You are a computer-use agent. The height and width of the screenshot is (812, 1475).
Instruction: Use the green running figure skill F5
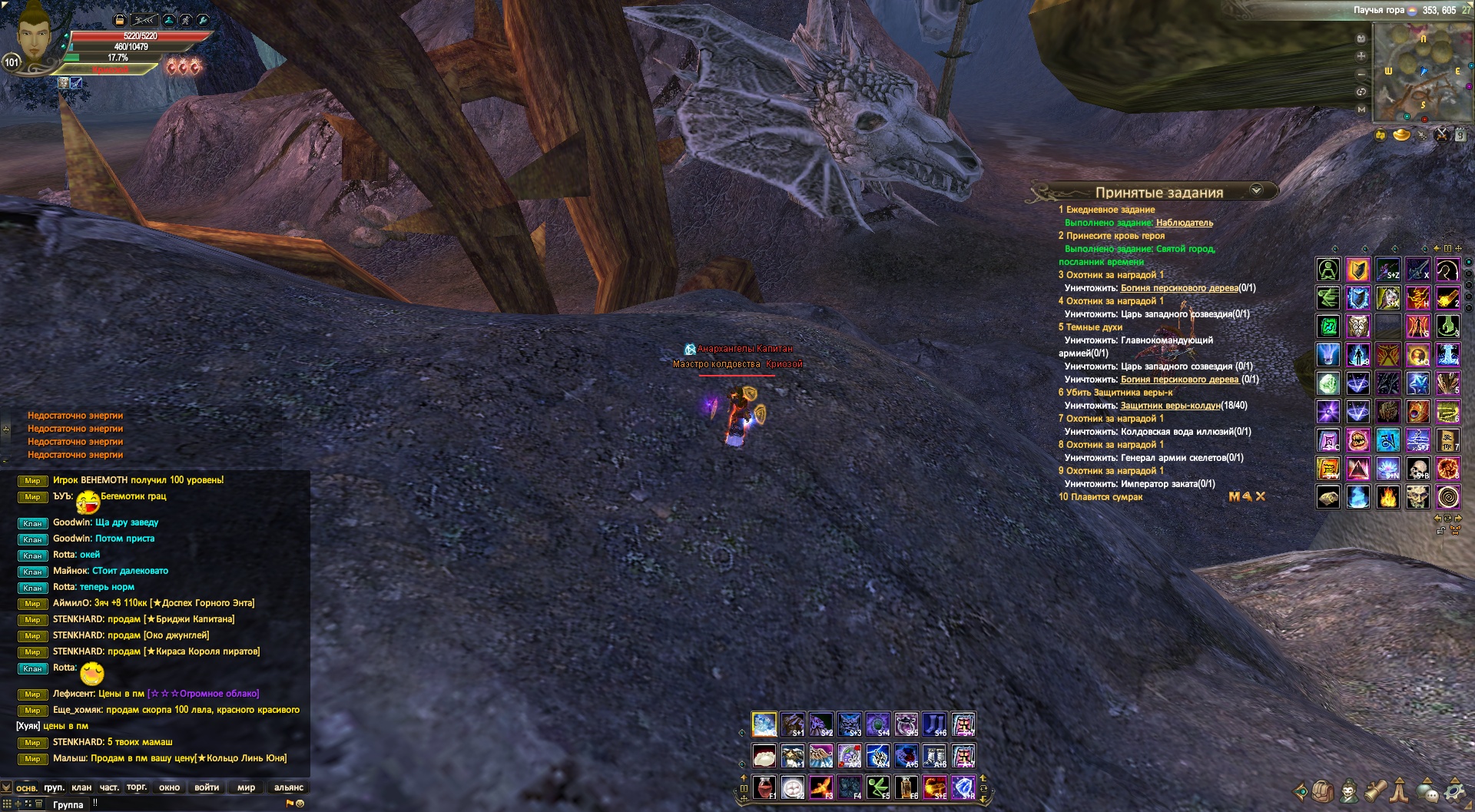877,787
